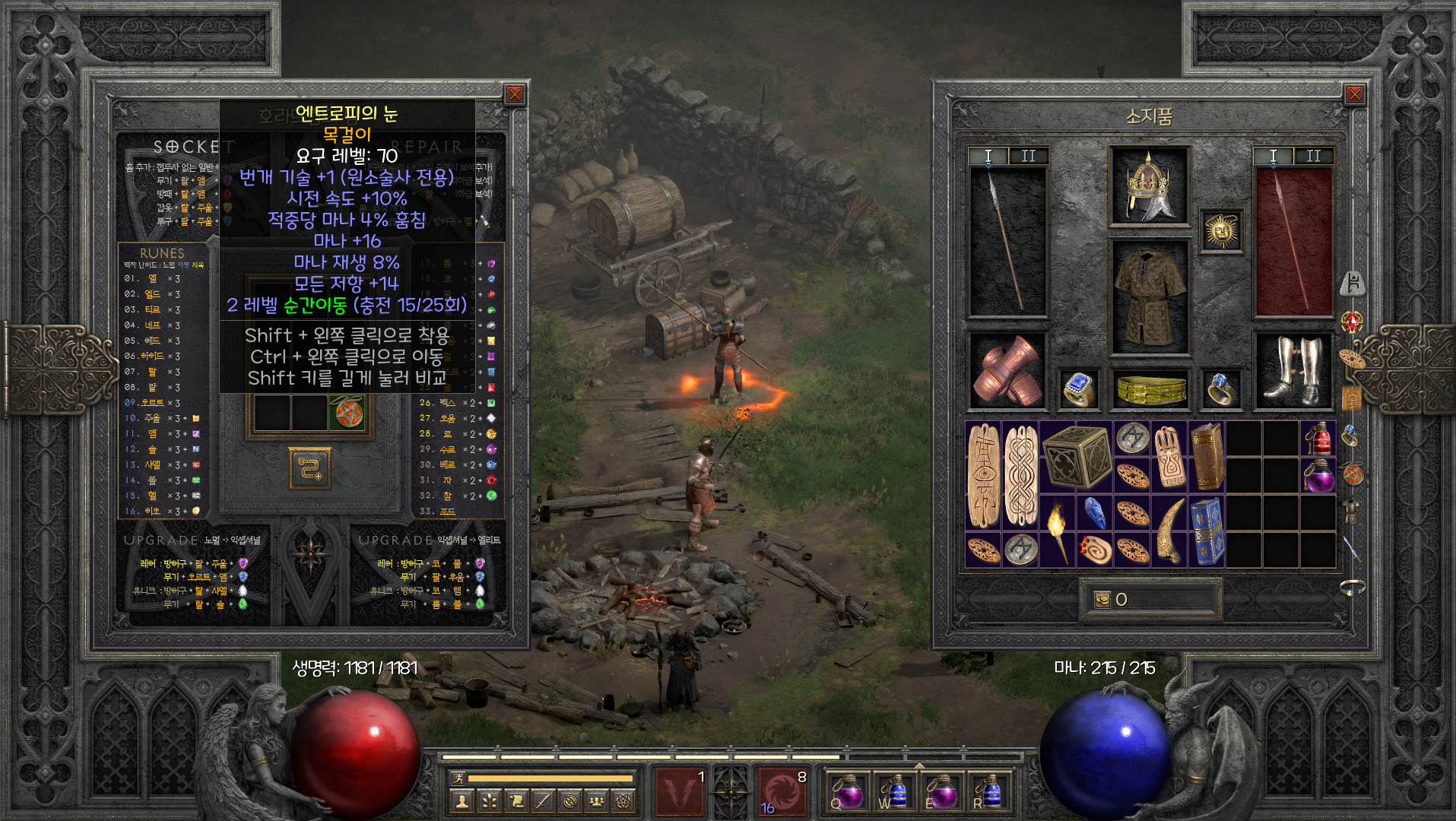Close the Horadric Cube panel
Image resolution: width=1456 pixels, height=821 pixels.
click(515, 95)
